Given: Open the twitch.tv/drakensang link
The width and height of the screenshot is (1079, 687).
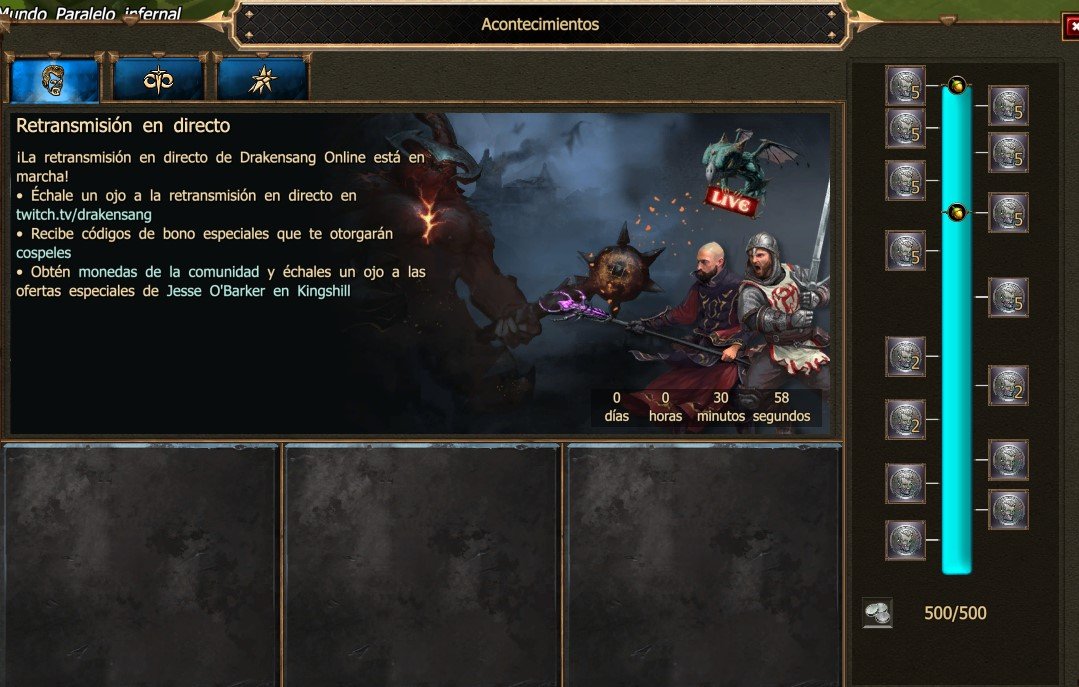Looking at the screenshot, I should pyautogui.click(x=83, y=215).
